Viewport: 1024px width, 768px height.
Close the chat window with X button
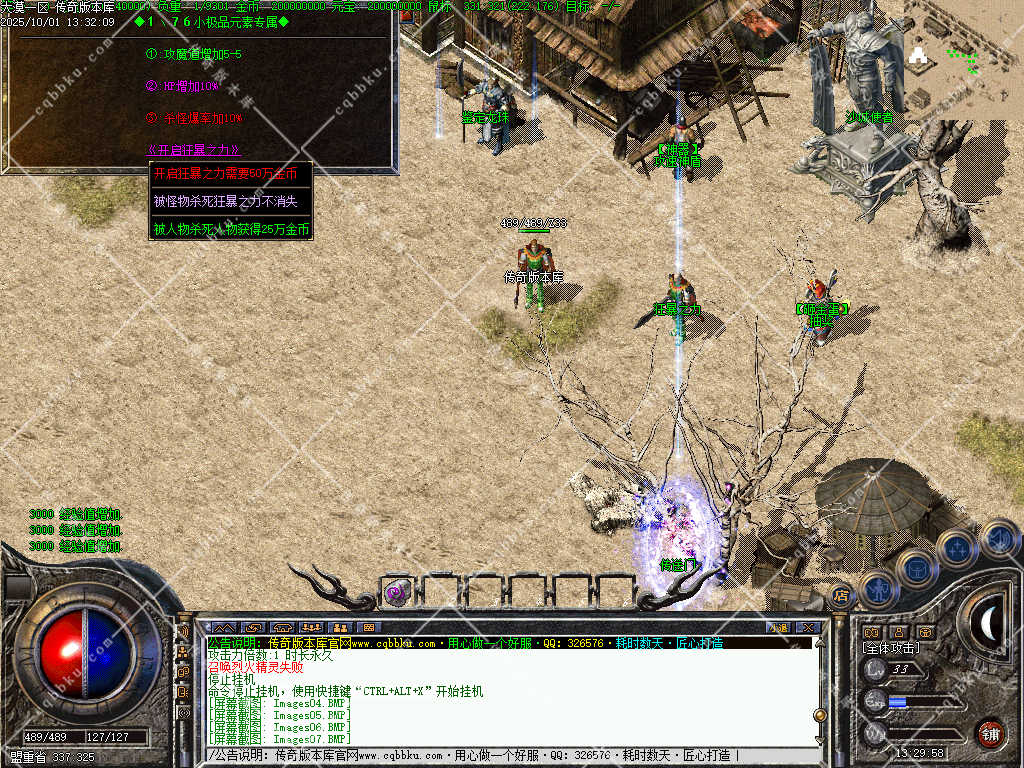point(809,627)
